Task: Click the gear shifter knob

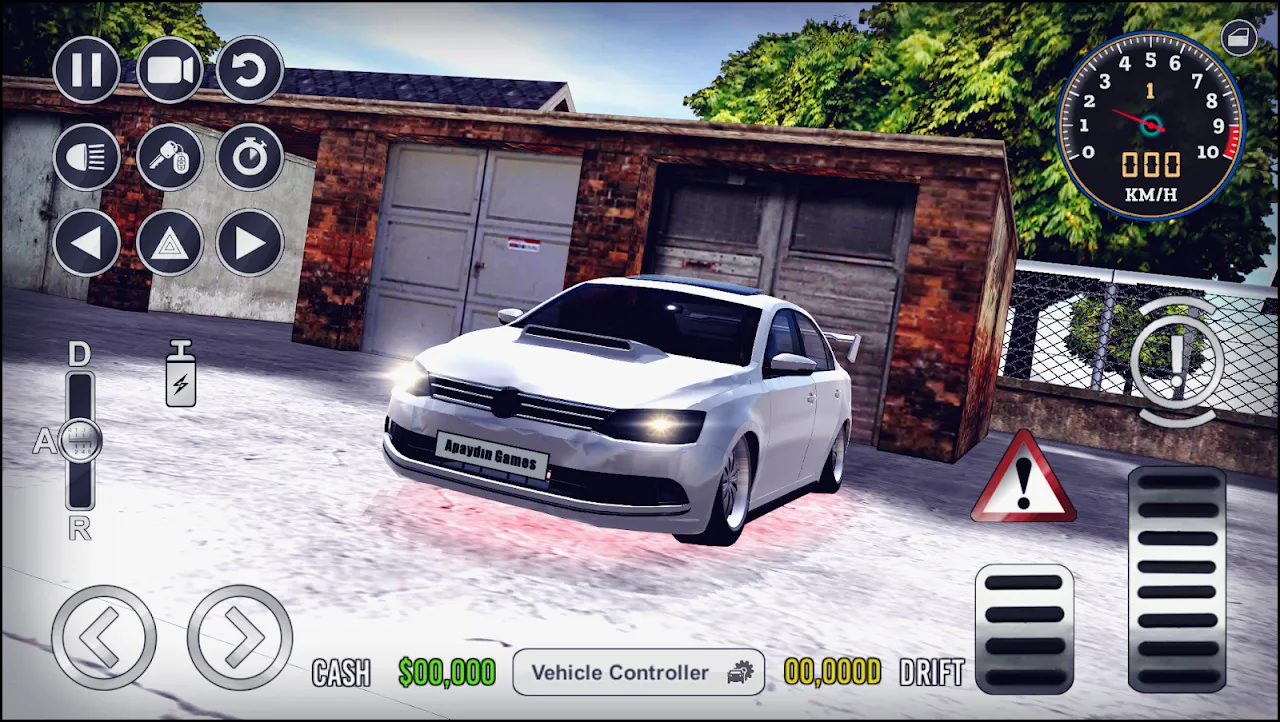Action: (x=79, y=441)
